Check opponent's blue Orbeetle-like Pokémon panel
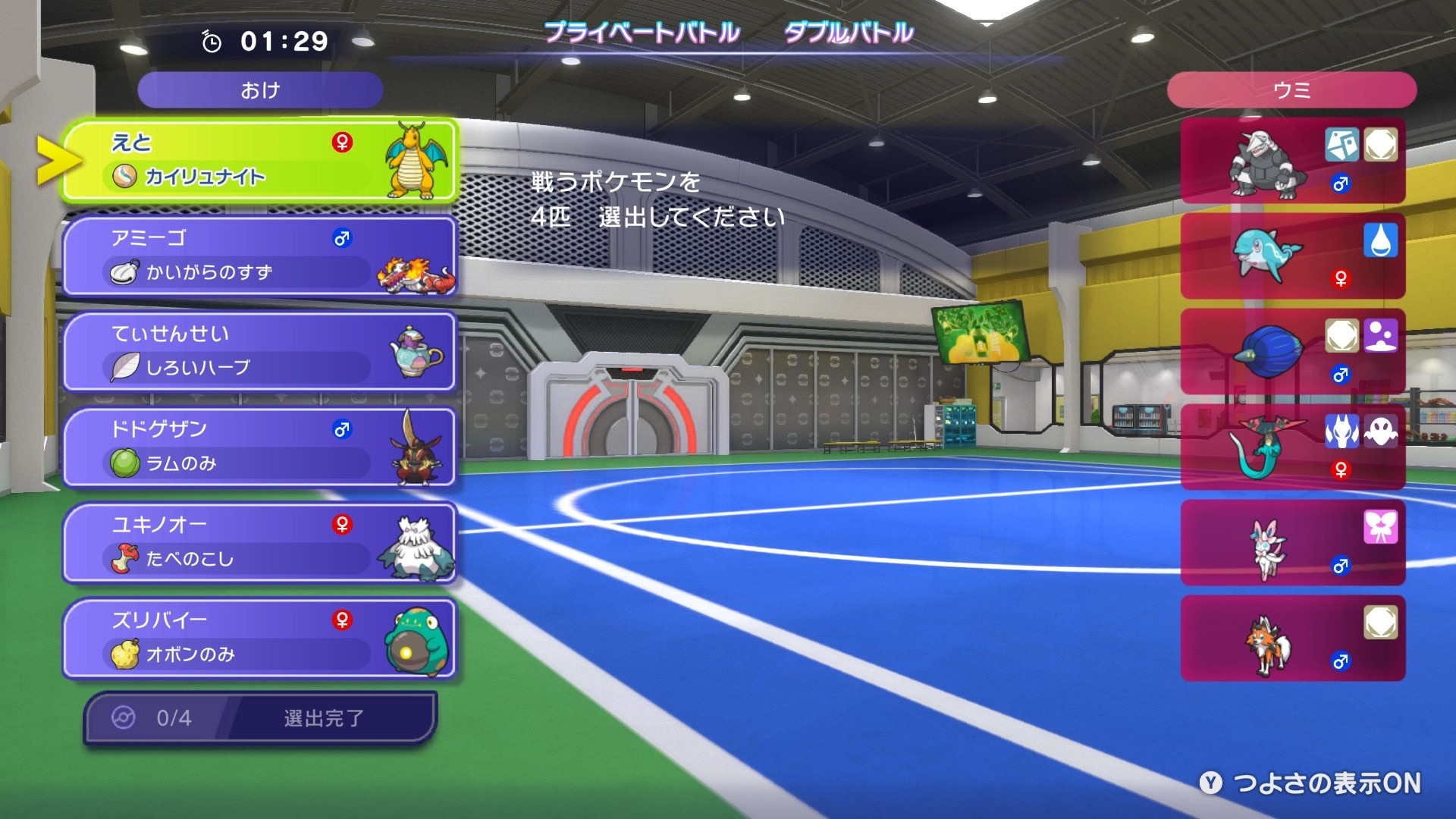Screen dimensions: 1456x819 pyautogui.click(x=1292, y=352)
